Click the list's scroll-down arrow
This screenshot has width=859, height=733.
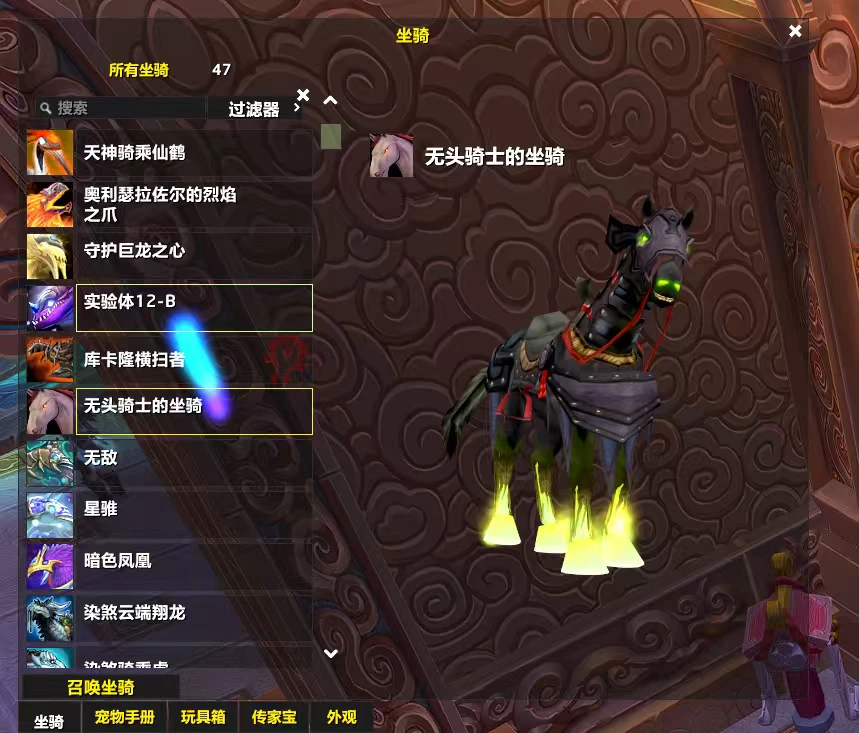pyautogui.click(x=331, y=653)
